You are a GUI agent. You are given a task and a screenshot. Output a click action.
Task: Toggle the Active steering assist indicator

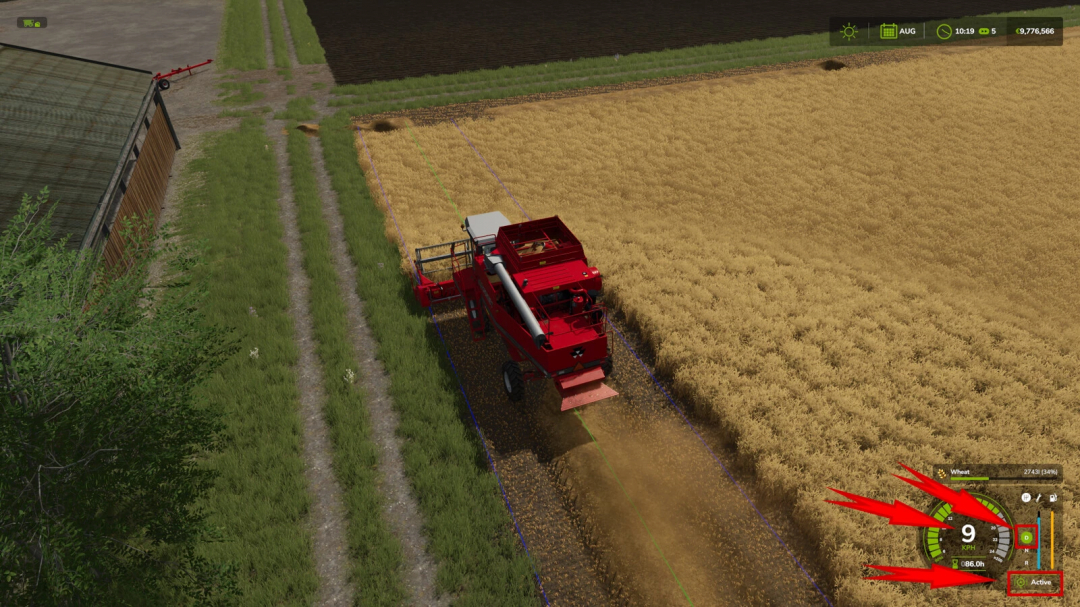(x=1035, y=582)
